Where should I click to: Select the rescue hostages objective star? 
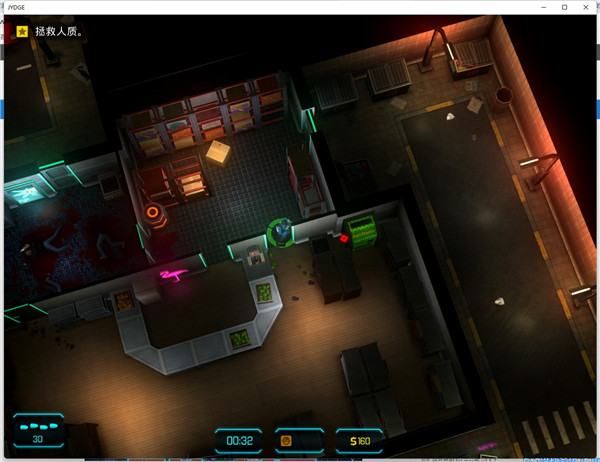coord(22,31)
